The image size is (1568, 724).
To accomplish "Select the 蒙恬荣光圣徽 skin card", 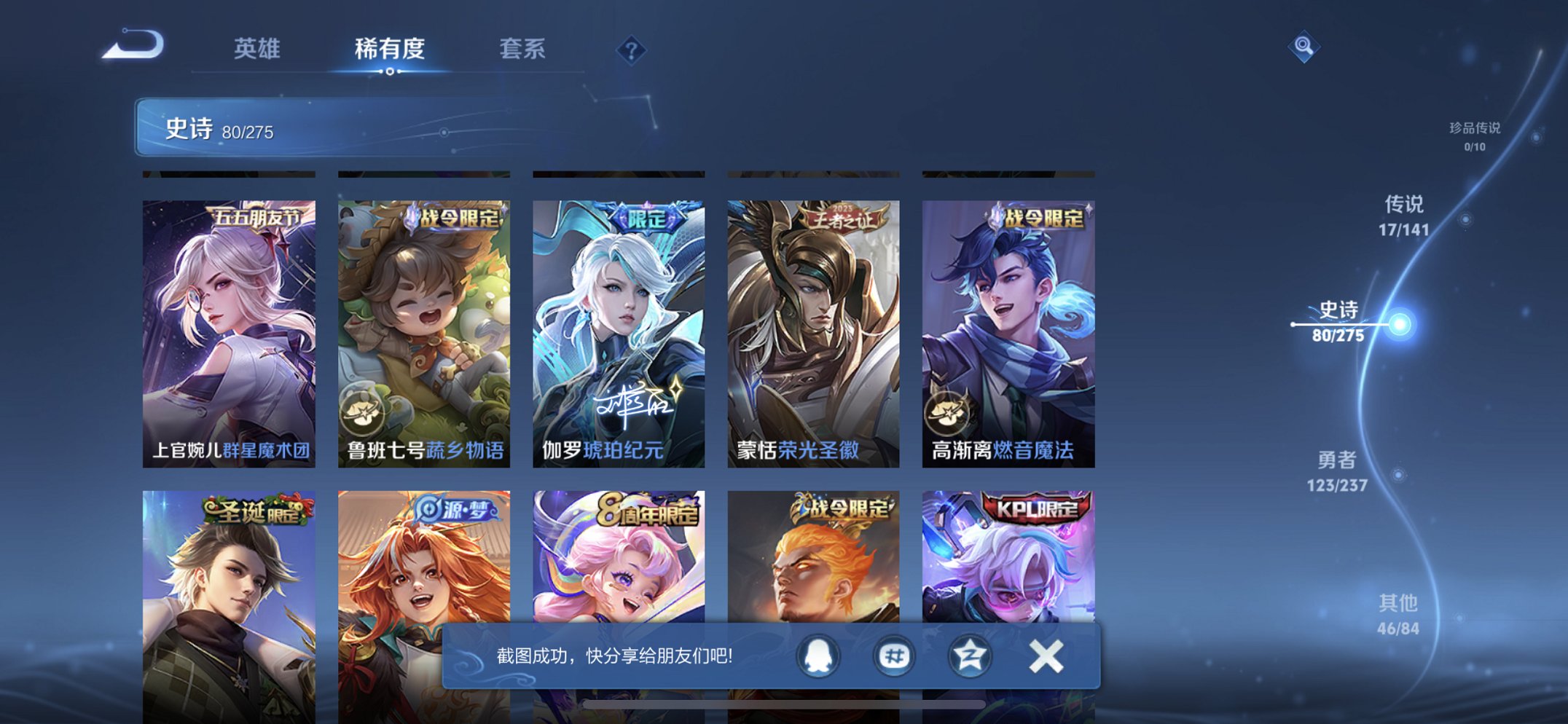I will (811, 320).
